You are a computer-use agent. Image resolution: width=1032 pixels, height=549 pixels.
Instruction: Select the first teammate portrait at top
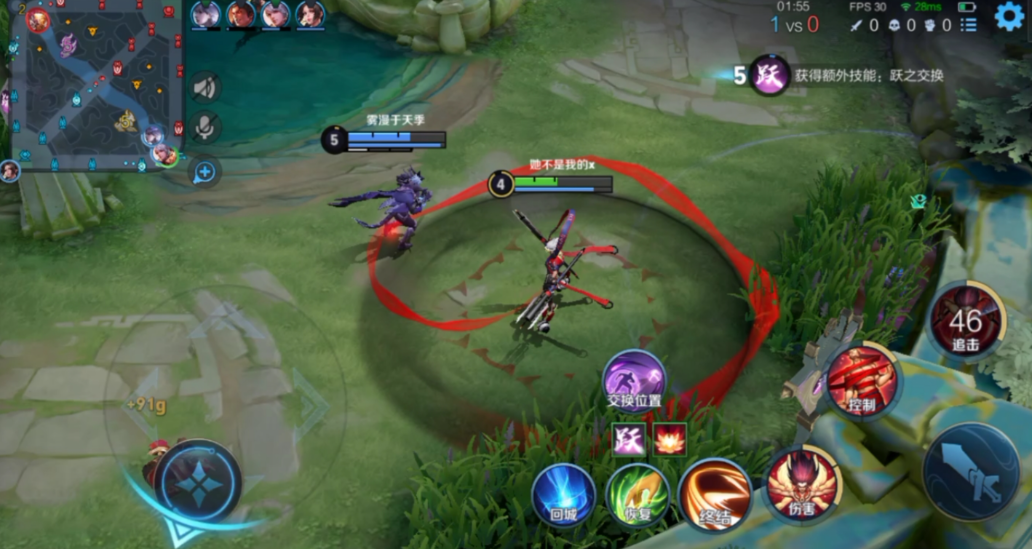(x=206, y=14)
